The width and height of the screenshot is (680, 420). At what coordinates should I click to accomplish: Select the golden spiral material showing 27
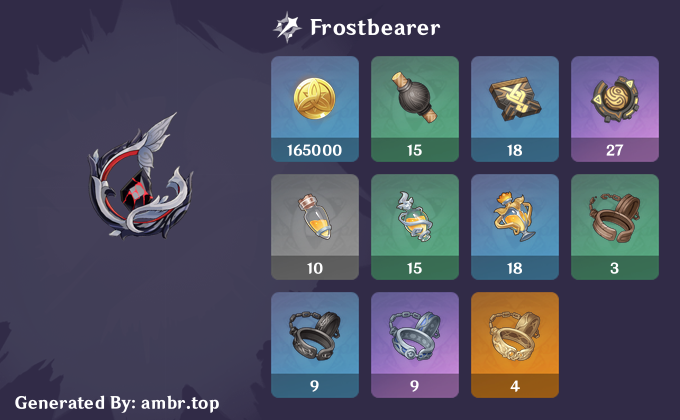614,107
